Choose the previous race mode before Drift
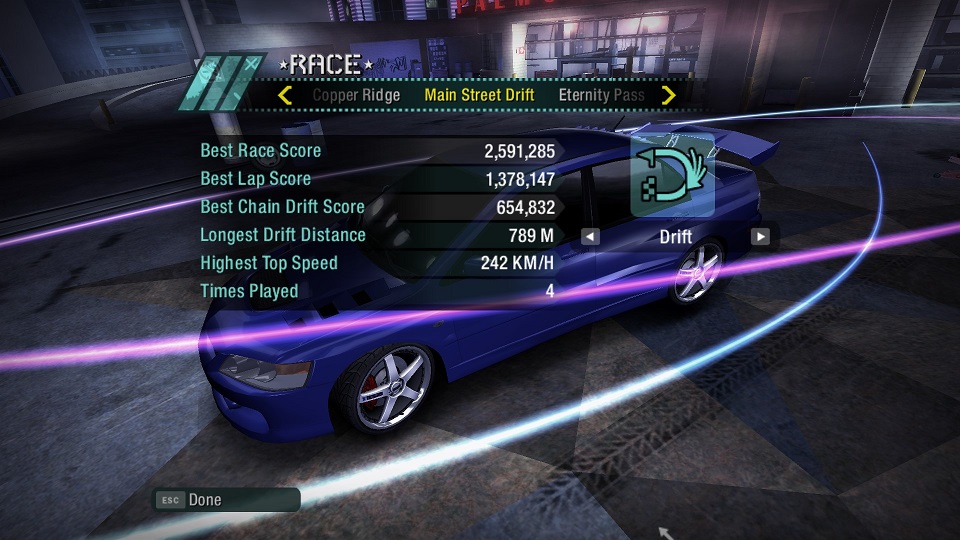960x540 pixels. (x=591, y=237)
